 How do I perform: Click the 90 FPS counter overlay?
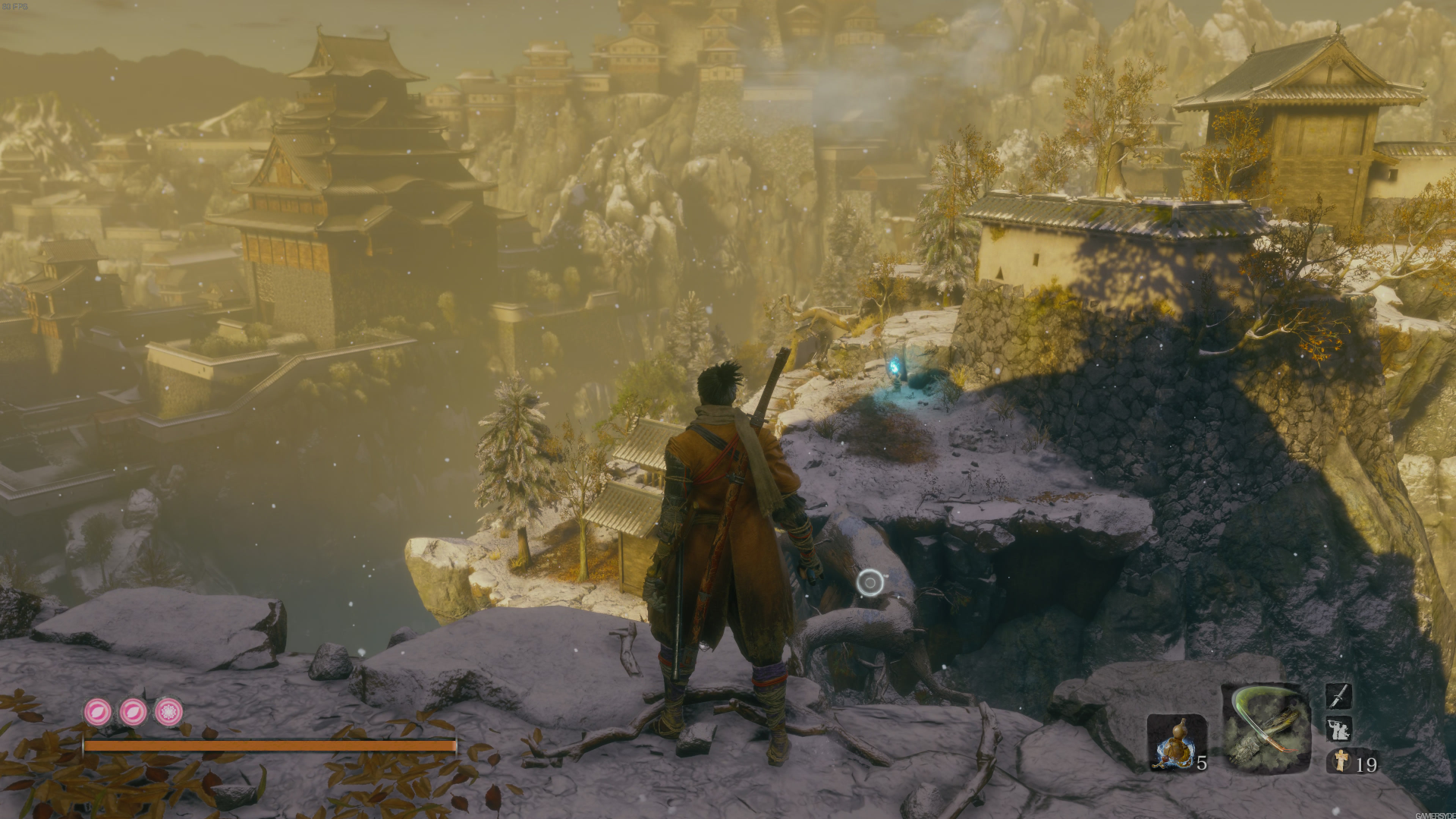click(x=14, y=6)
